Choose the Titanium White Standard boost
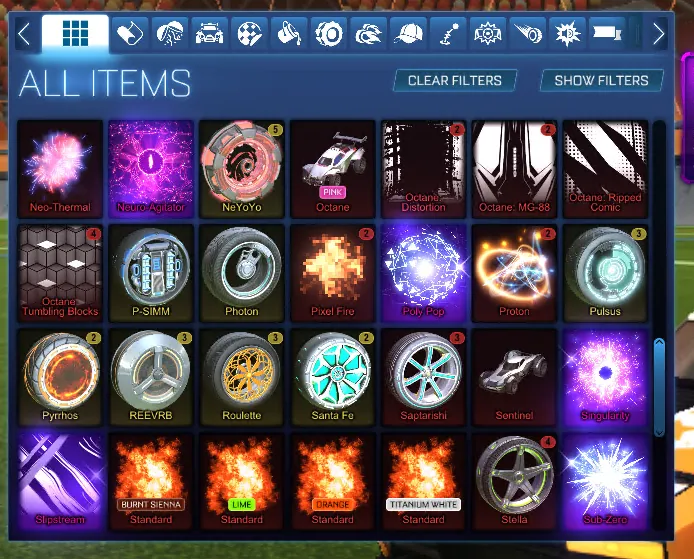Image resolution: width=694 pixels, height=559 pixels. (x=424, y=479)
